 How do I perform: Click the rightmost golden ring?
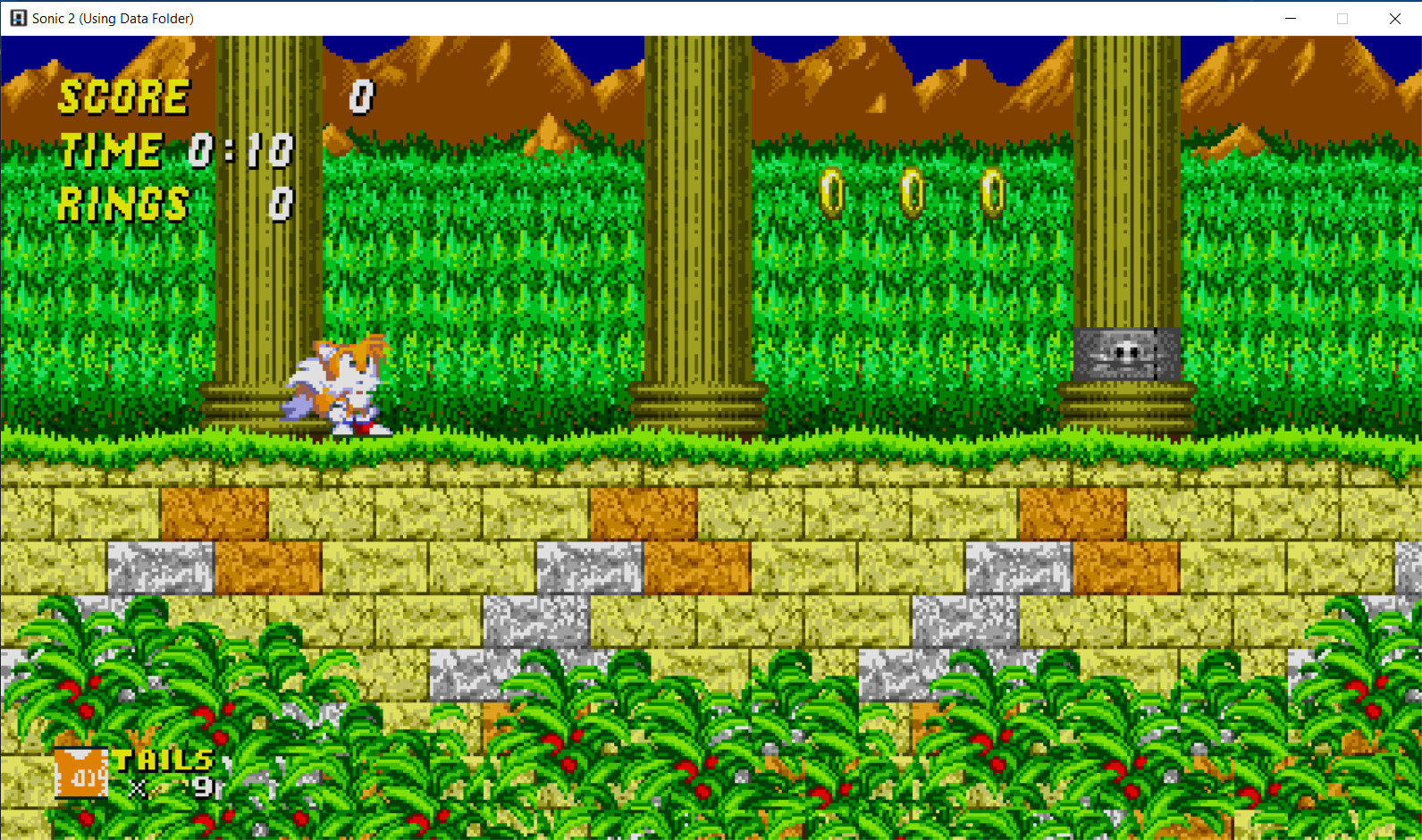[992, 192]
